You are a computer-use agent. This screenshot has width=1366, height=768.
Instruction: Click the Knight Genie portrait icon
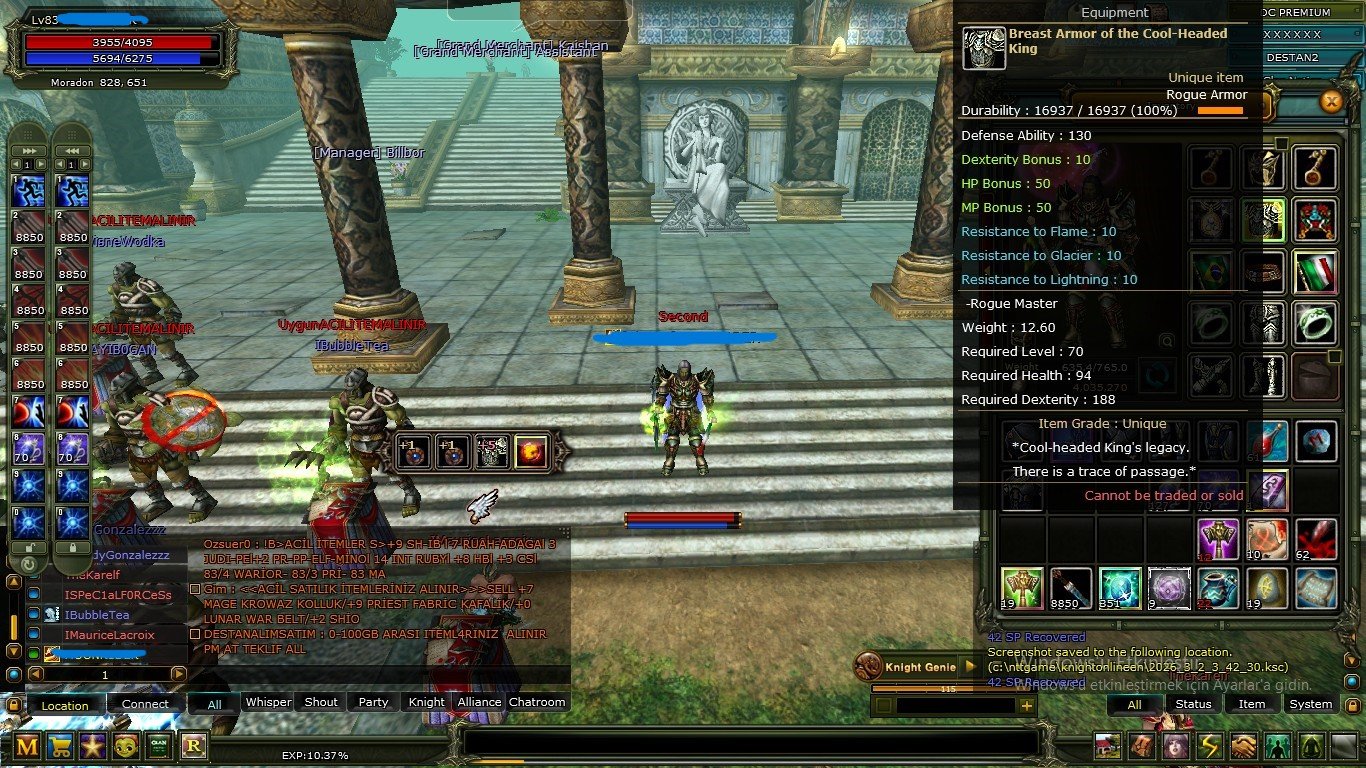[x=868, y=666]
